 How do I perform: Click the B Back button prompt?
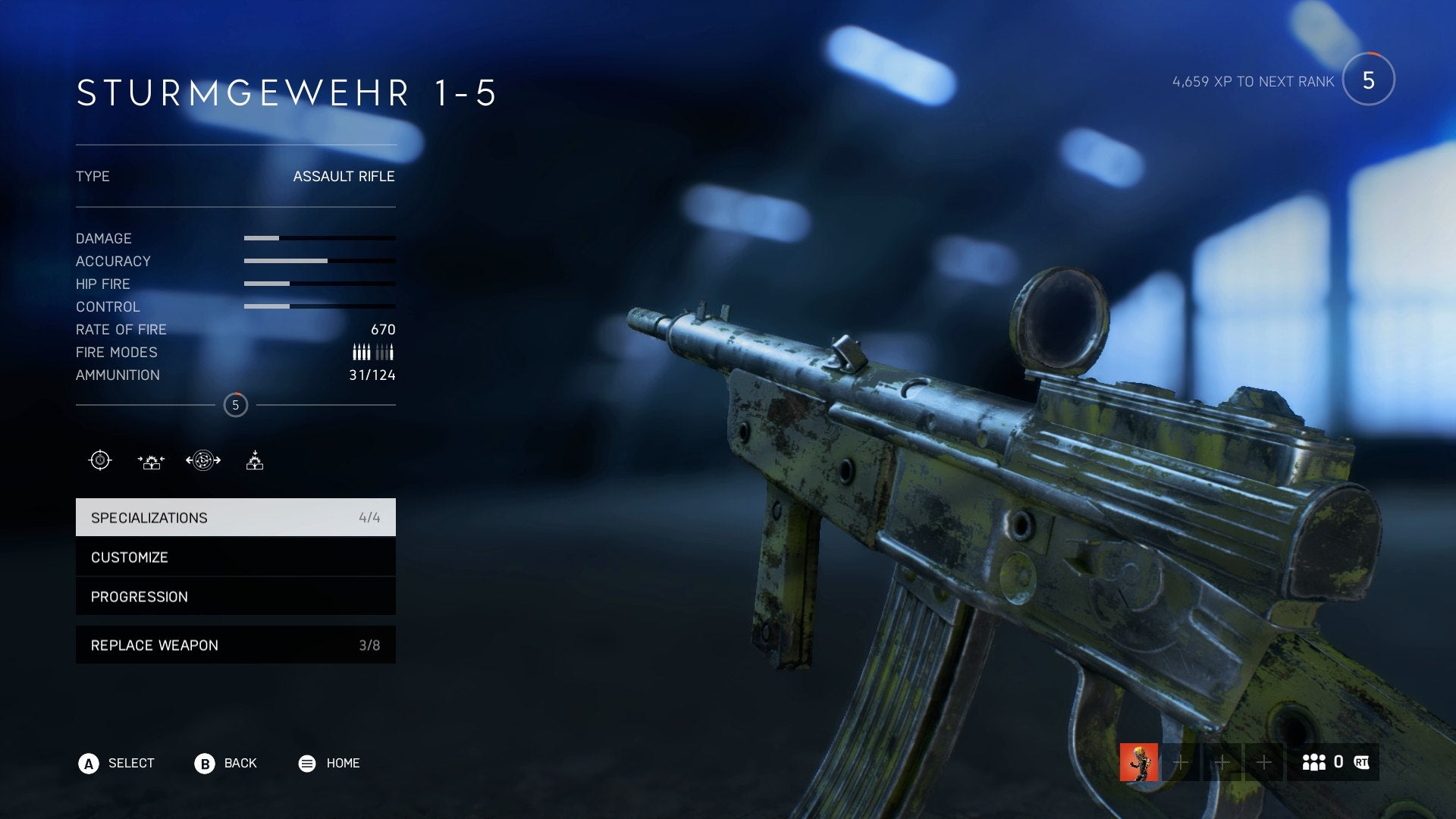pos(203,763)
